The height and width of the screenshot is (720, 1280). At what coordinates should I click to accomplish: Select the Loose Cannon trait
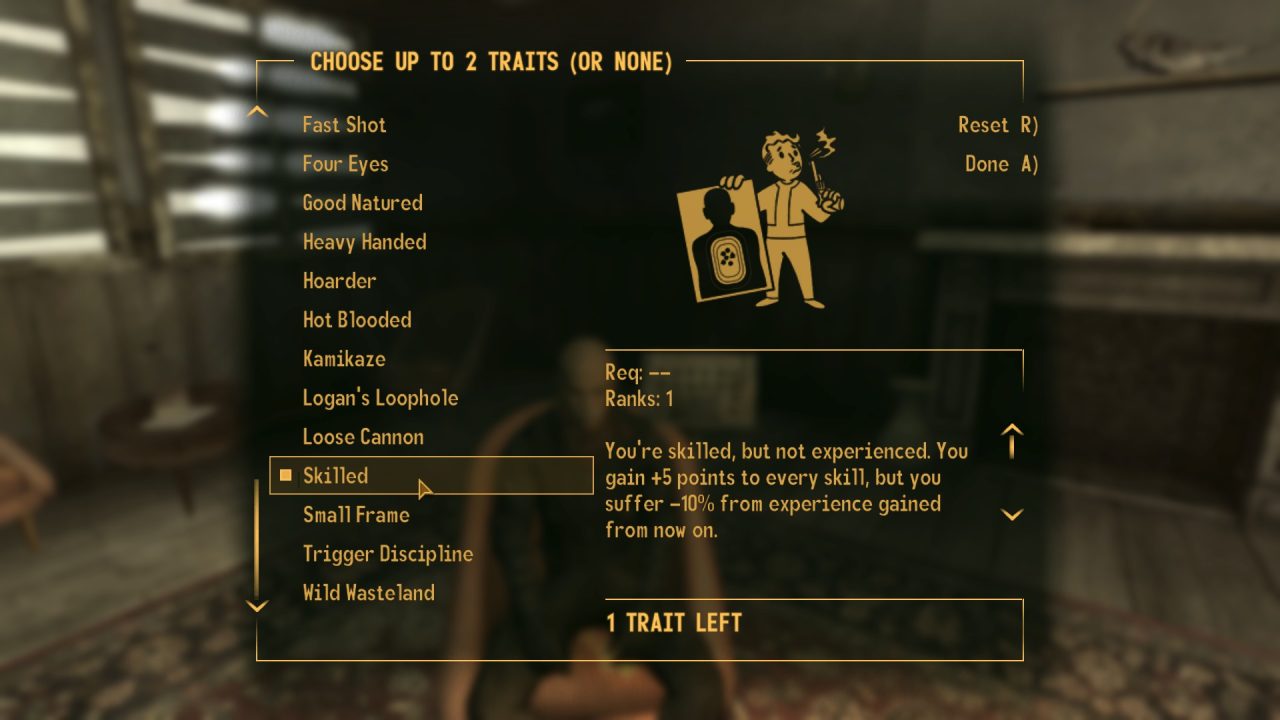tap(362, 436)
